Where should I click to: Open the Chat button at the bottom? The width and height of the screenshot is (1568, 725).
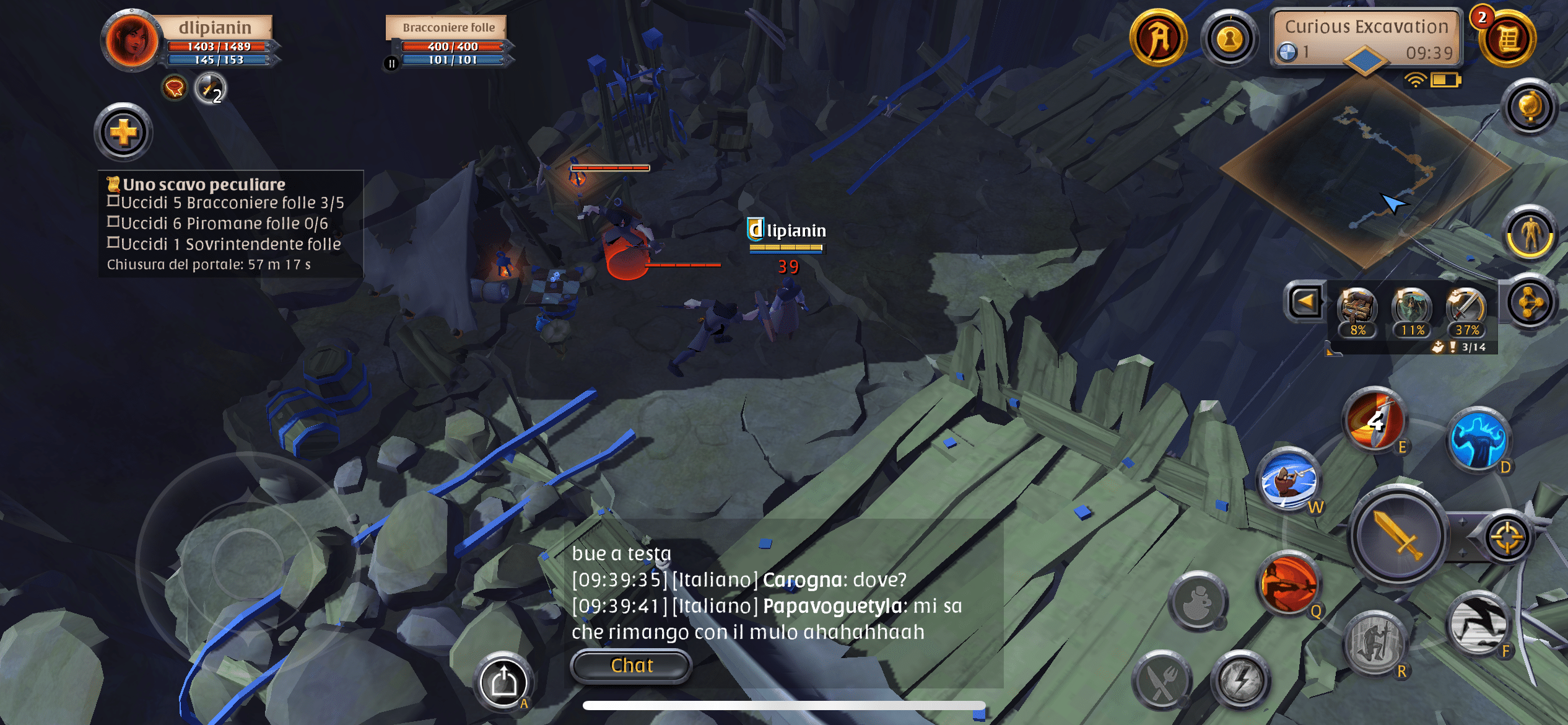630,665
